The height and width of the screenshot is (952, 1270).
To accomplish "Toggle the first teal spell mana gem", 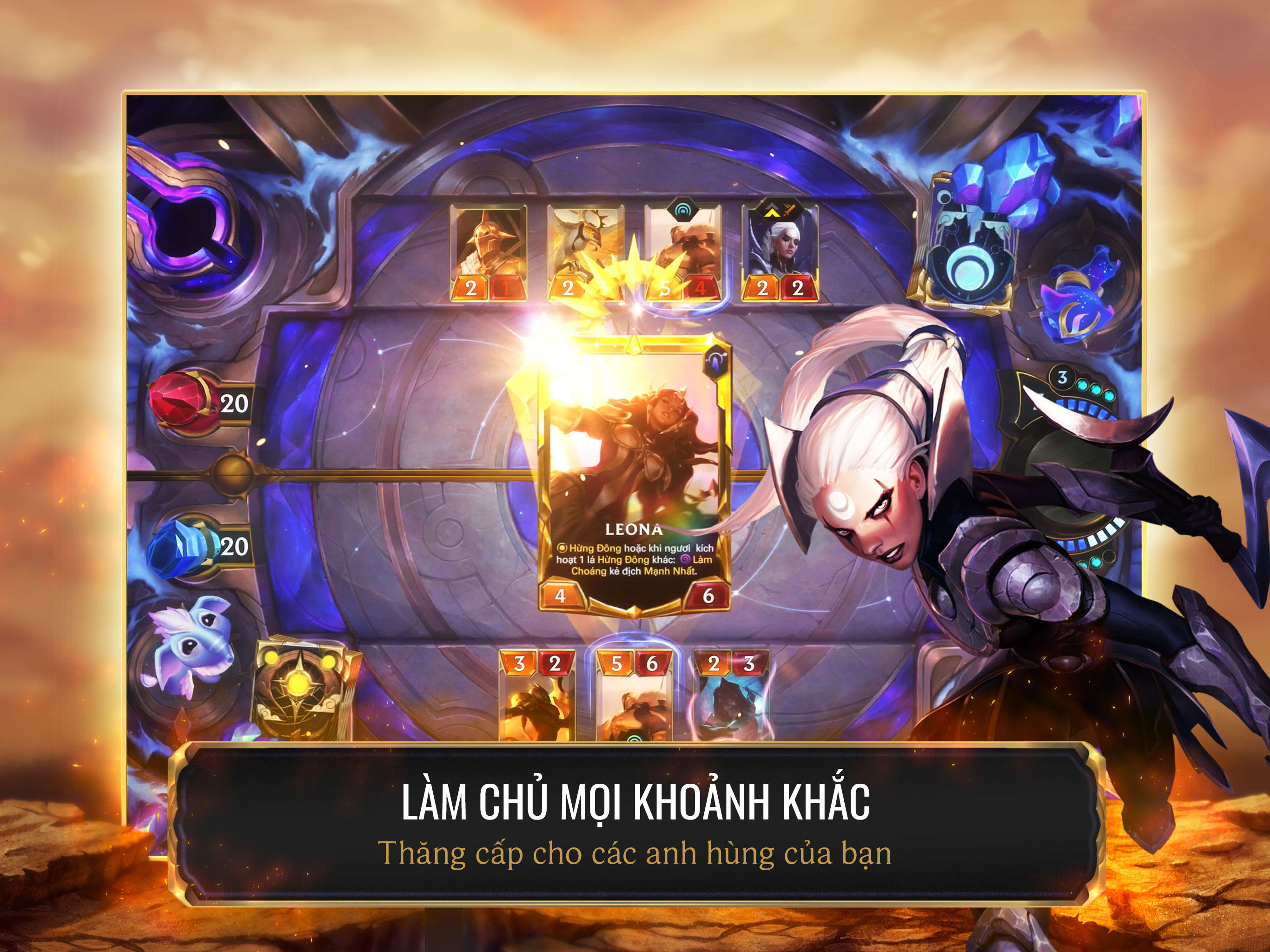I will (x=1083, y=385).
